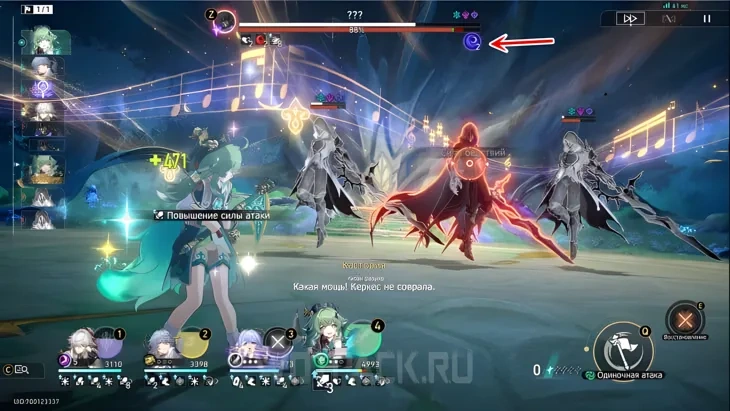Pause the battle
This screenshot has width=730, height=411.
pyautogui.click(x=707, y=18)
